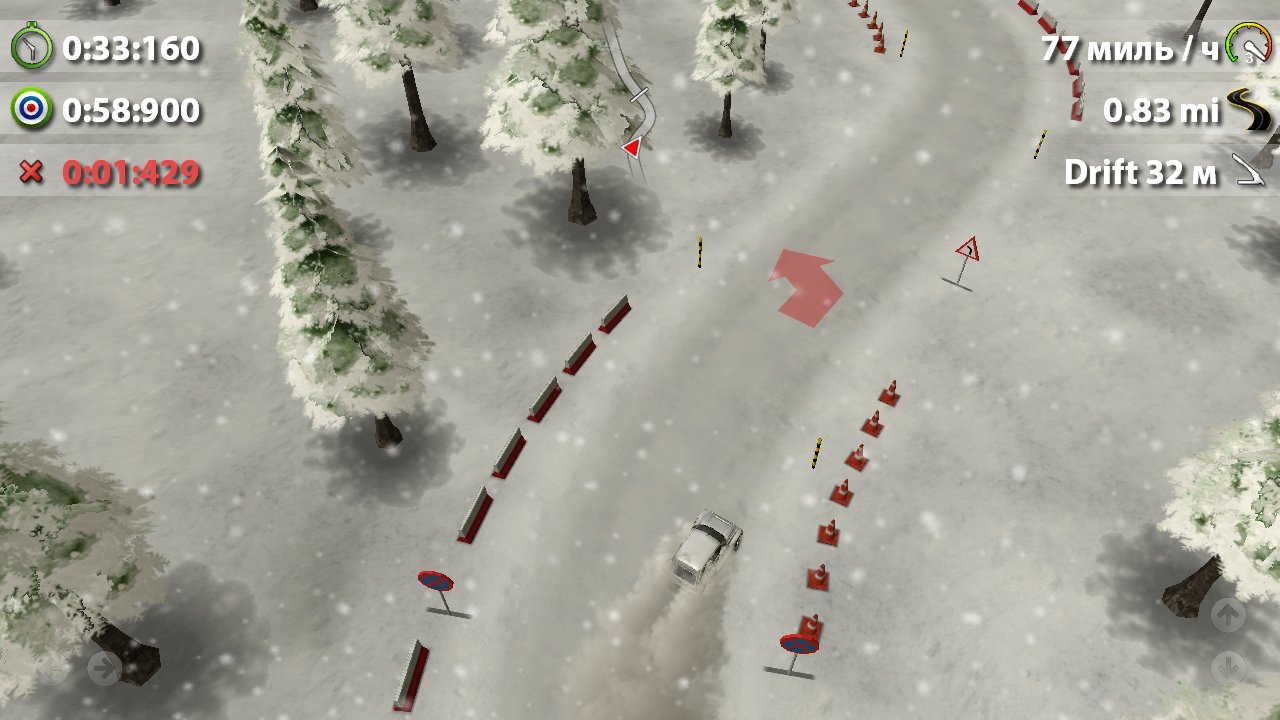Image resolution: width=1280 pixels, height=720 pixels.
Task: Click the track minimap with red marker
Action: click(636, 110)
